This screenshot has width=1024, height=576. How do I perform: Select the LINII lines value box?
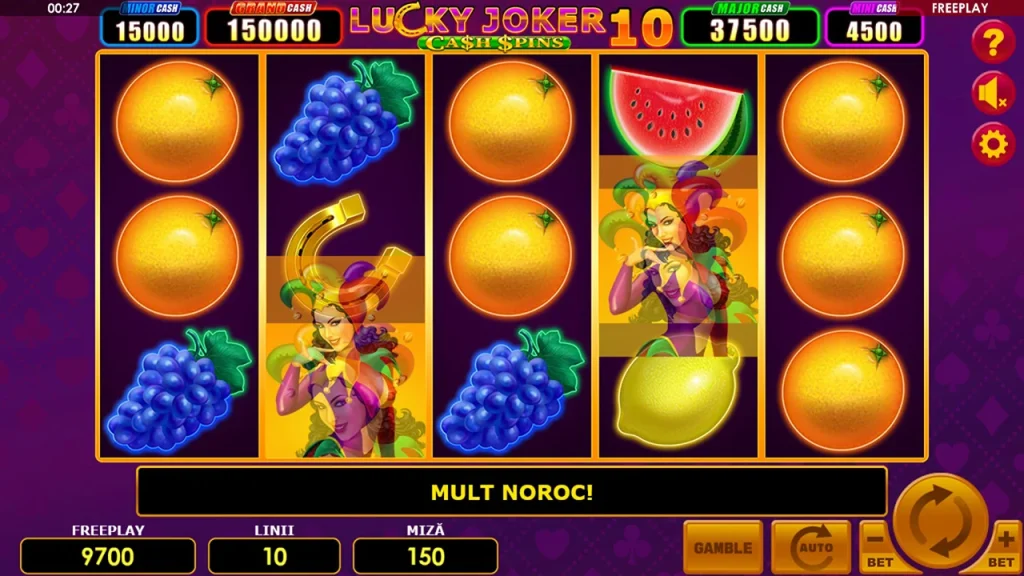click(x=274, y=556)
